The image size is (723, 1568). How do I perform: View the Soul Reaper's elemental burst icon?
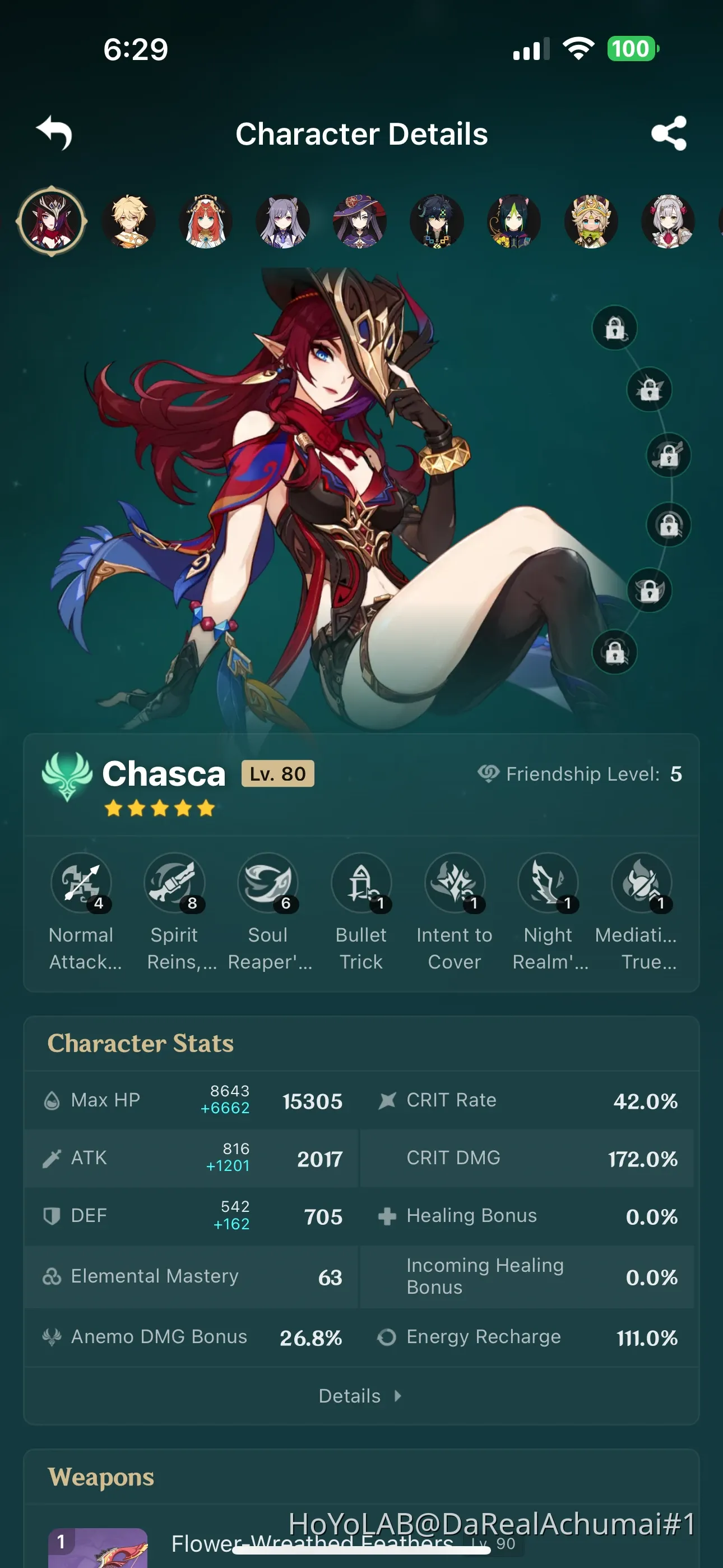pyautogui.click(x=268, y=884)
